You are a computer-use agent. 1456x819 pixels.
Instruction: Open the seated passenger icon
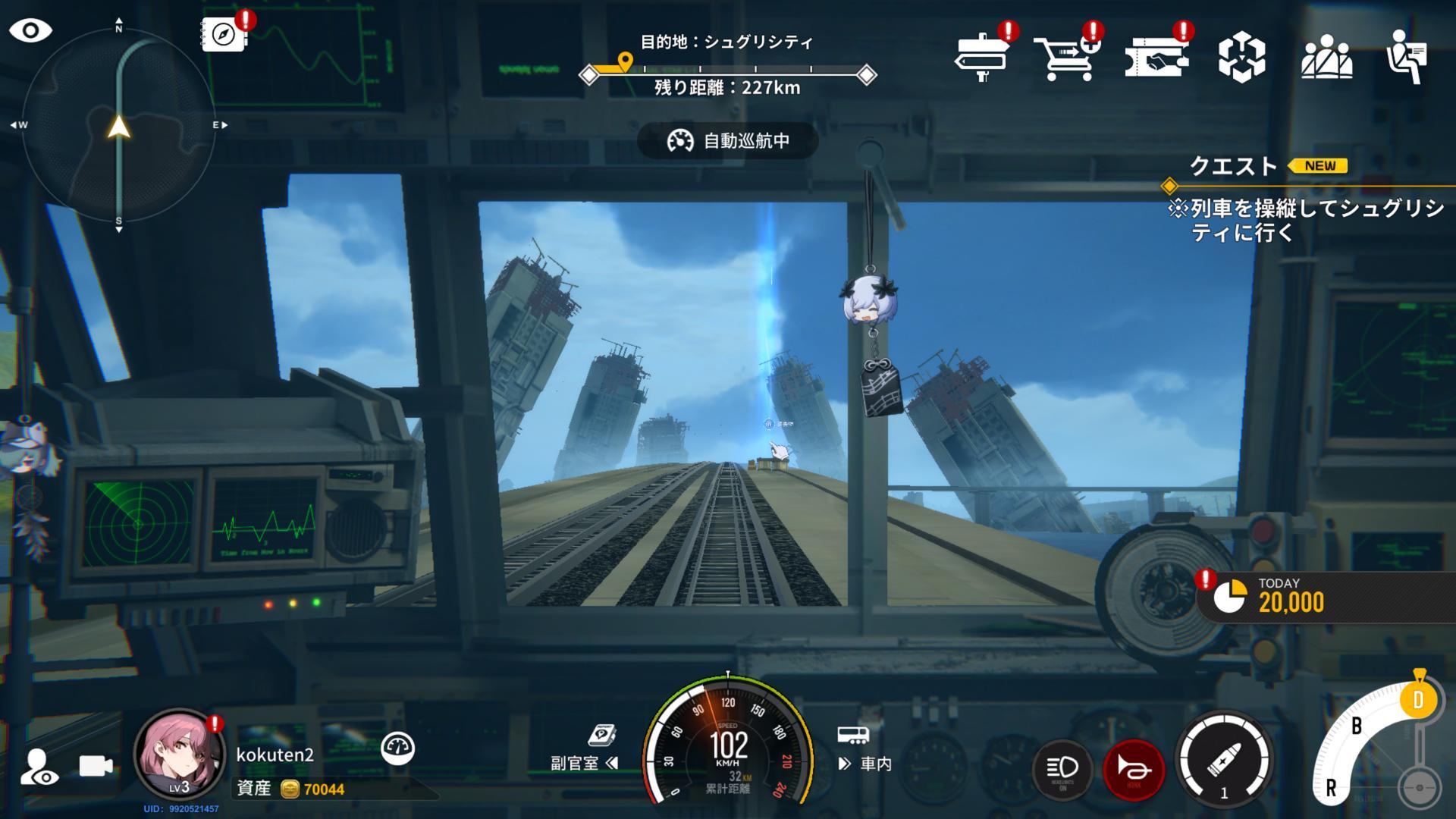pyautogui.click(x=1407, y=57)
